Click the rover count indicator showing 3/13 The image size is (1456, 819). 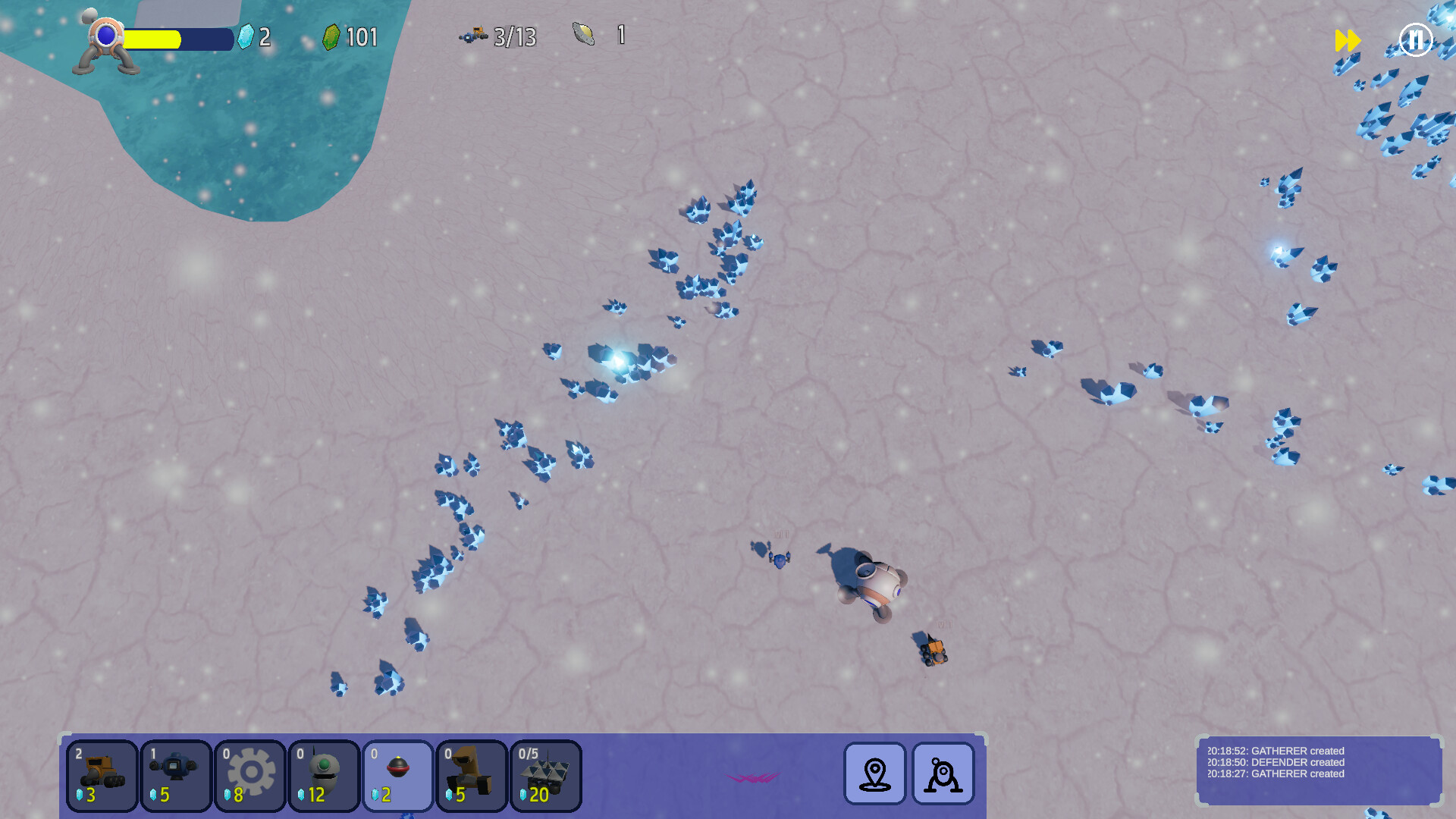click(498, 36)
